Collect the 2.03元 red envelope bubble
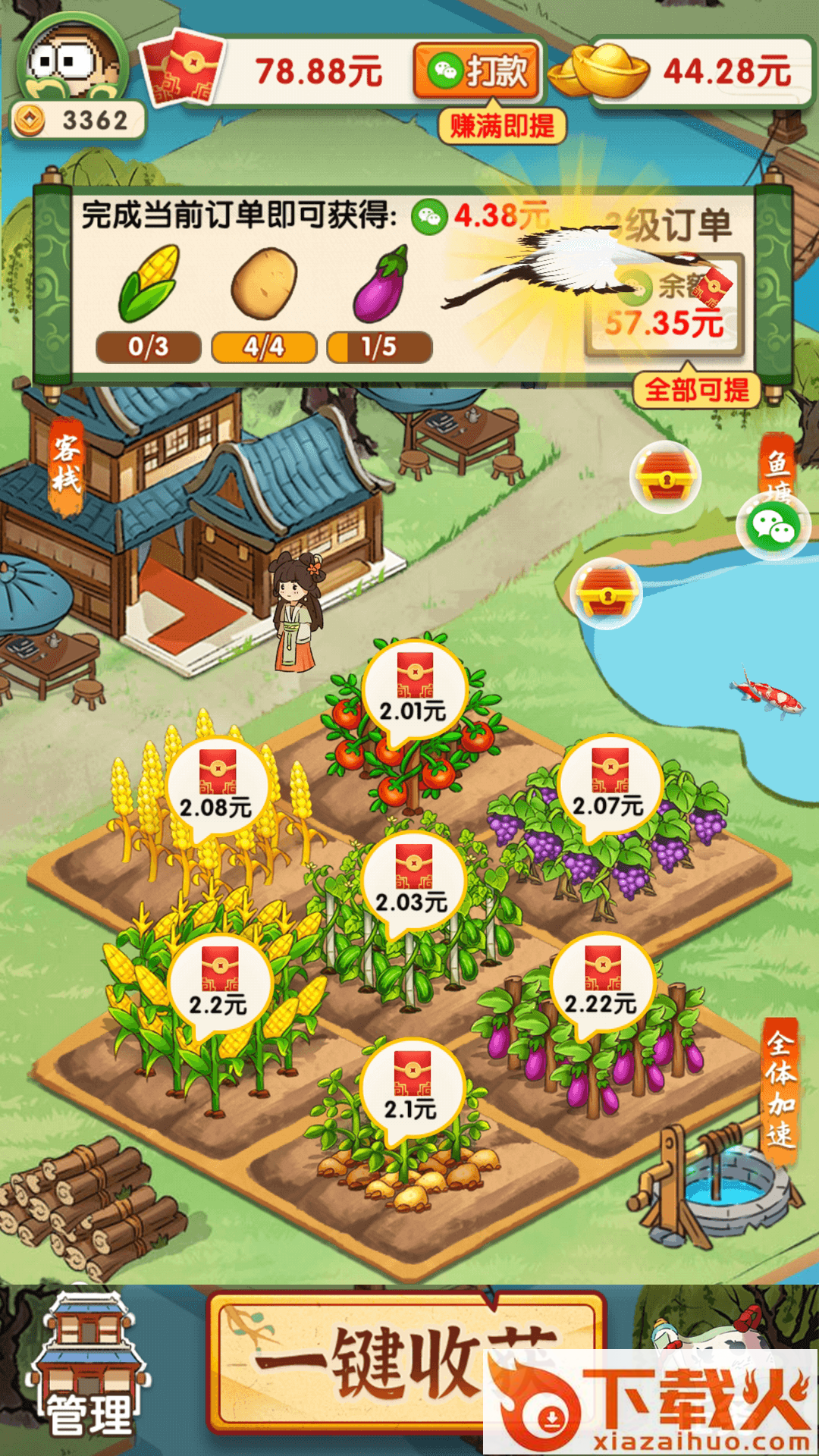 point(413,881)
